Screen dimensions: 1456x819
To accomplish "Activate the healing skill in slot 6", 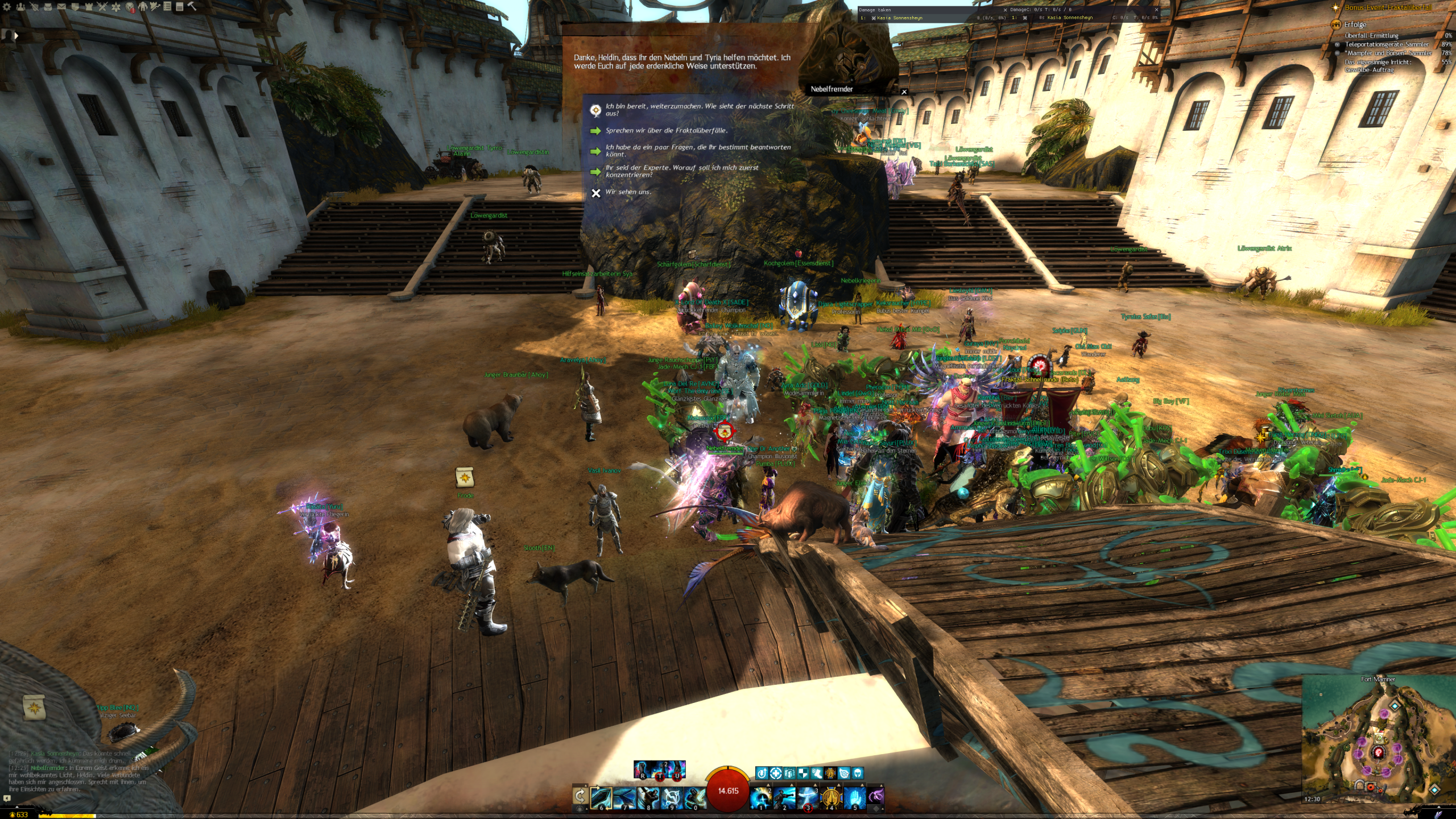I will click(x=601, y=797).
